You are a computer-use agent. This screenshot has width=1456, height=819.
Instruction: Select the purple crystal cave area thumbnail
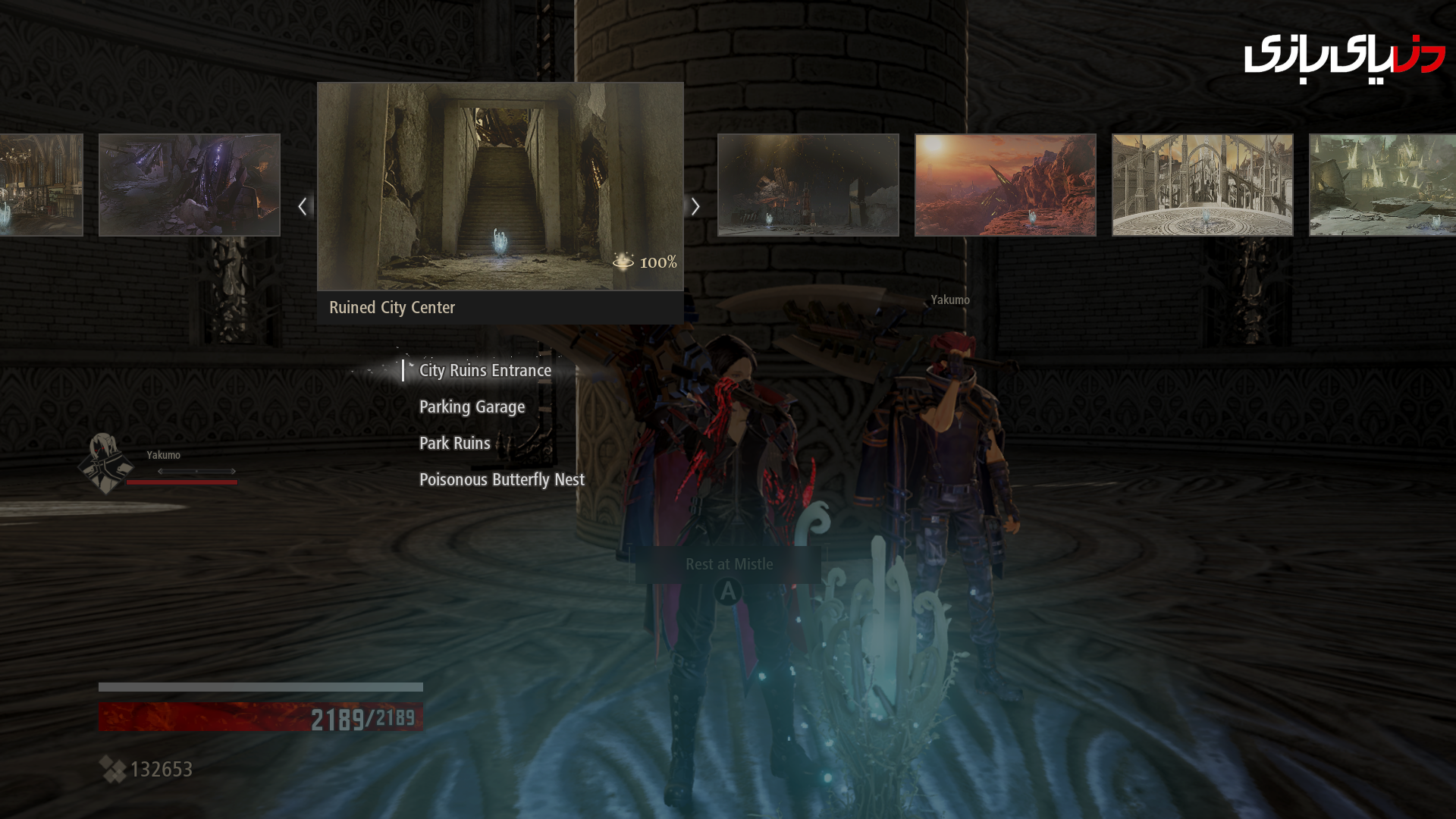190,185
